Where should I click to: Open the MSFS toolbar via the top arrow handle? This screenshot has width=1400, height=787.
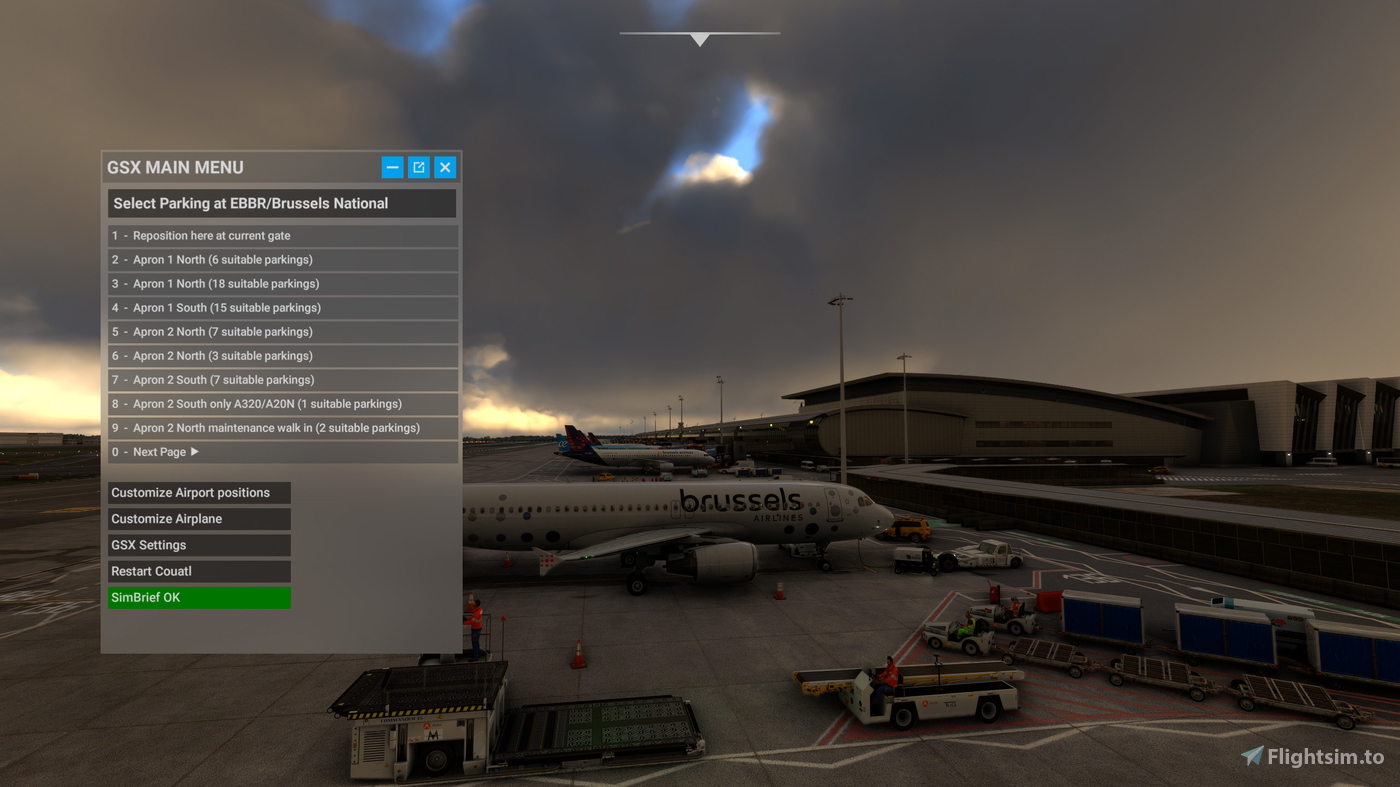point(699,38)
